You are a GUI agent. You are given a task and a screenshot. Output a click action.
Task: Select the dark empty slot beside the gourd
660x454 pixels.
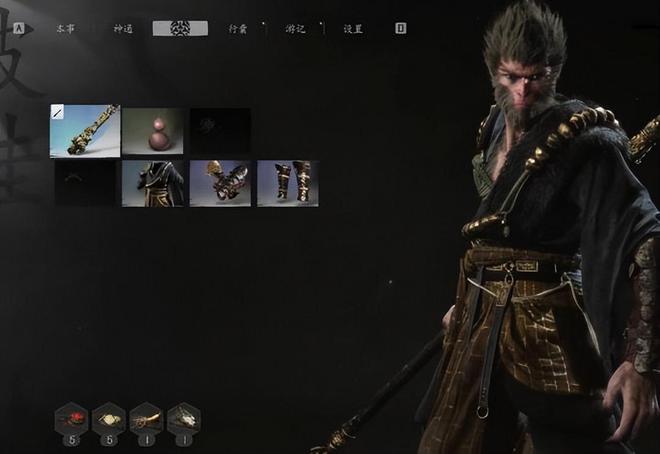[x=220, y=131]
